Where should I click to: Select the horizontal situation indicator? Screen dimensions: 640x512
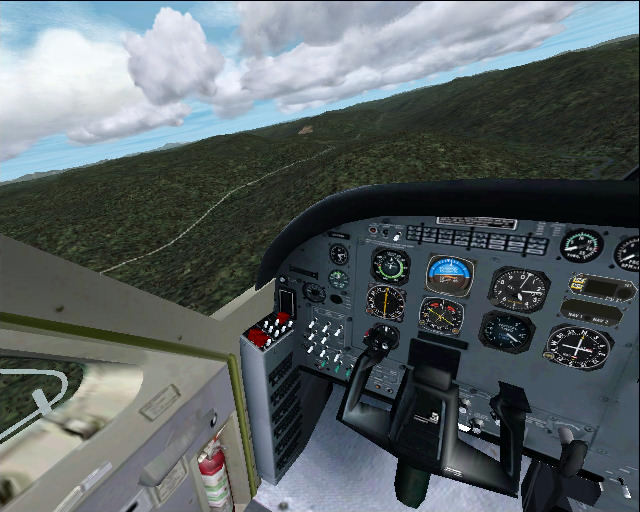pos(441,315)
